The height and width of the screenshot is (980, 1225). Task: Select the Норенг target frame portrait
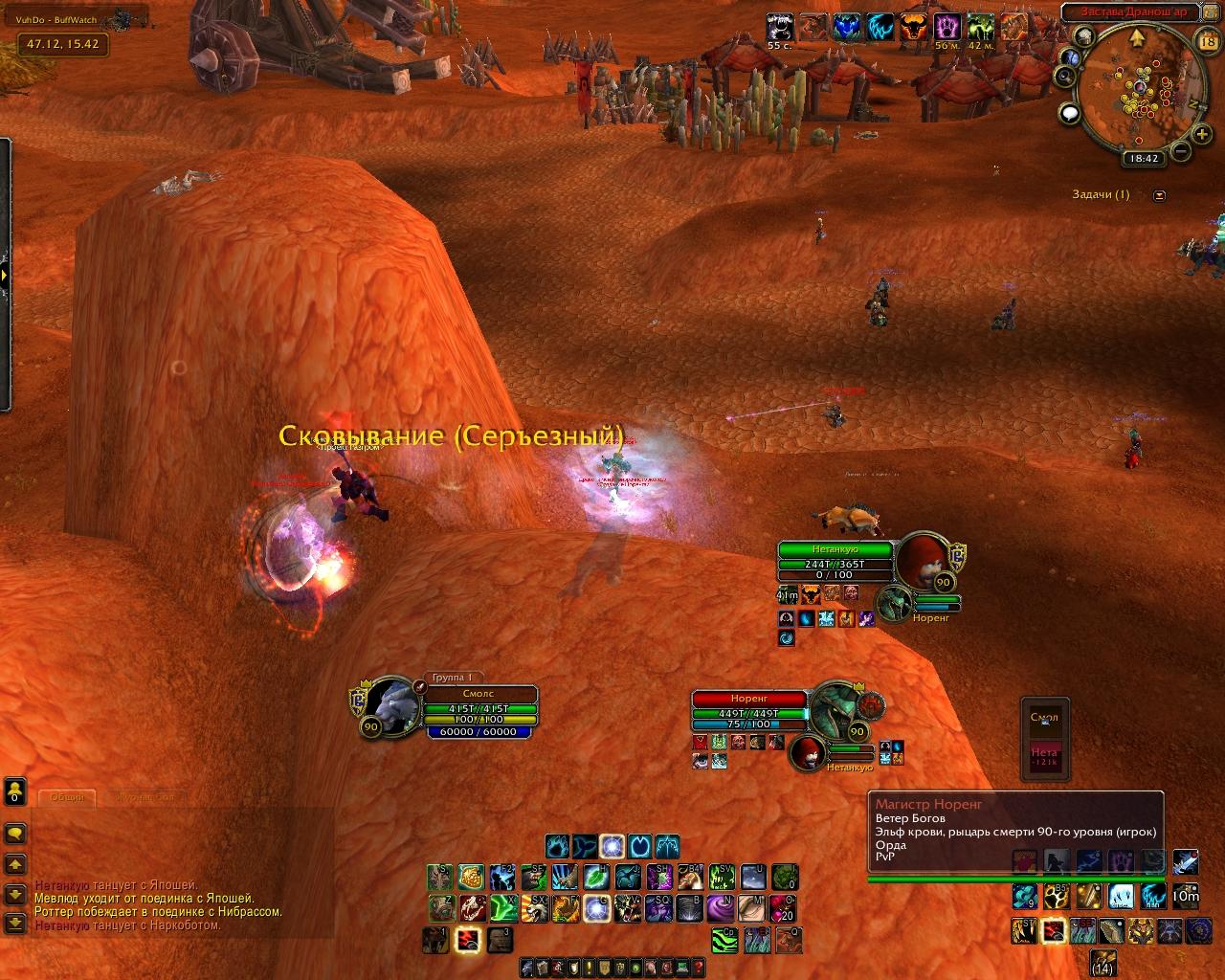[x=835, y=708]
